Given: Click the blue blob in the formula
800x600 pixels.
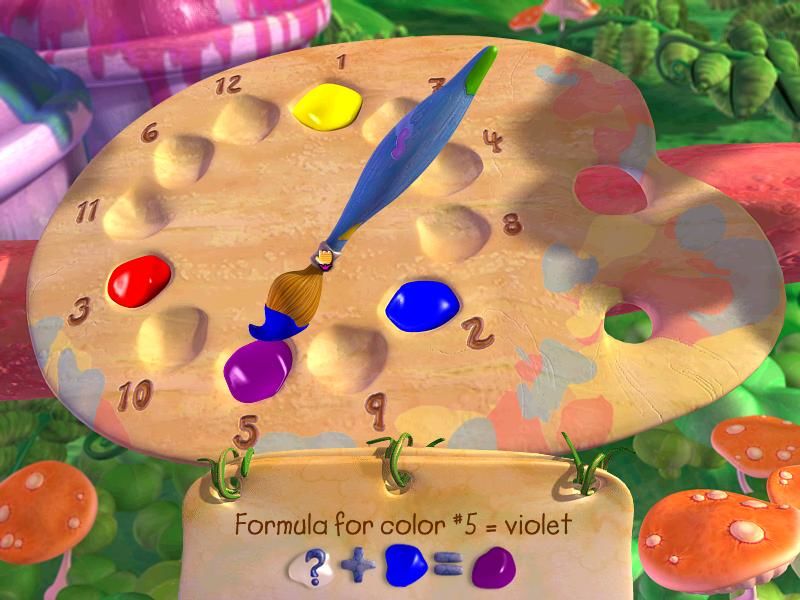Looking at the screenshot, I should click(405, 566).
